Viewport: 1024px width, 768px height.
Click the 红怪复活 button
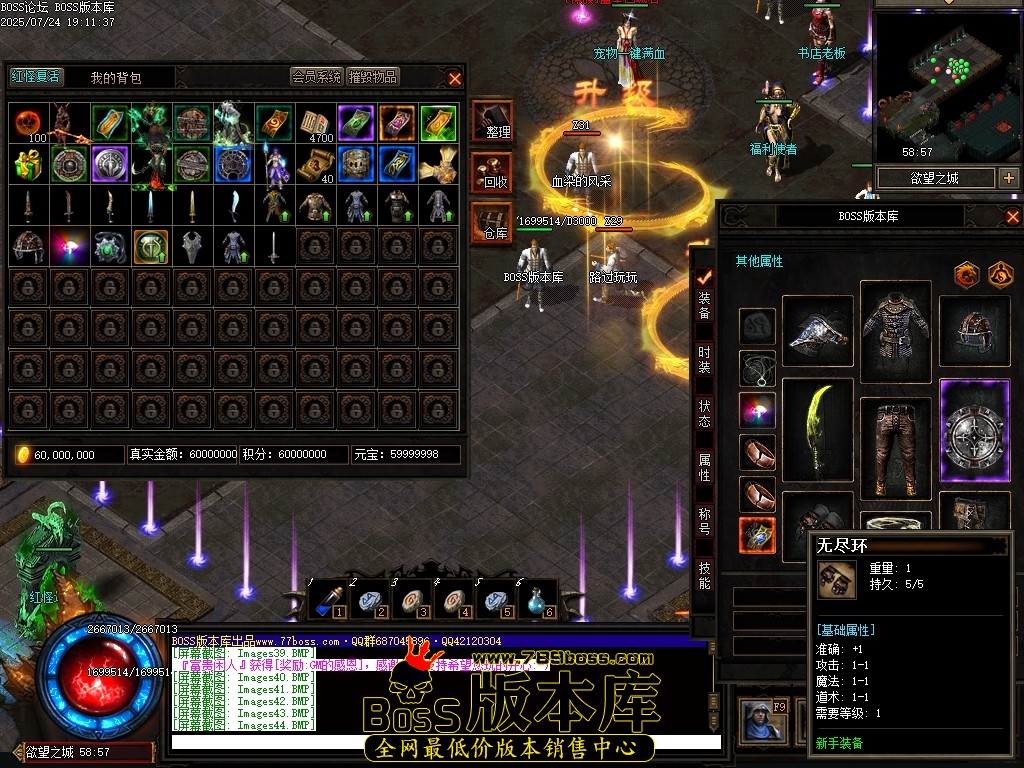(36, 77)
